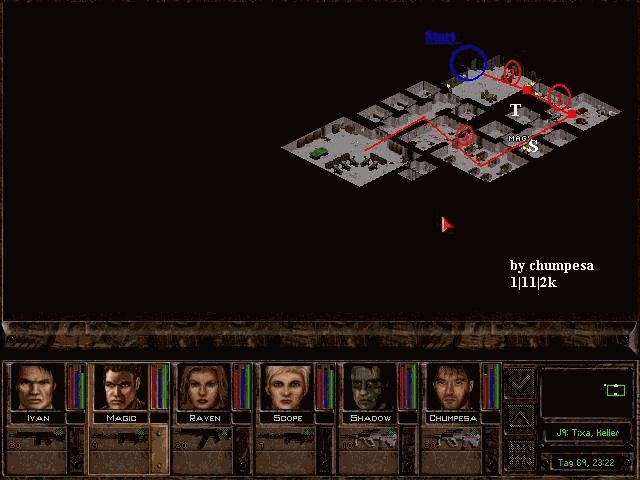Select Magic's portrait
640x480 pixels.
click(121, 388)
